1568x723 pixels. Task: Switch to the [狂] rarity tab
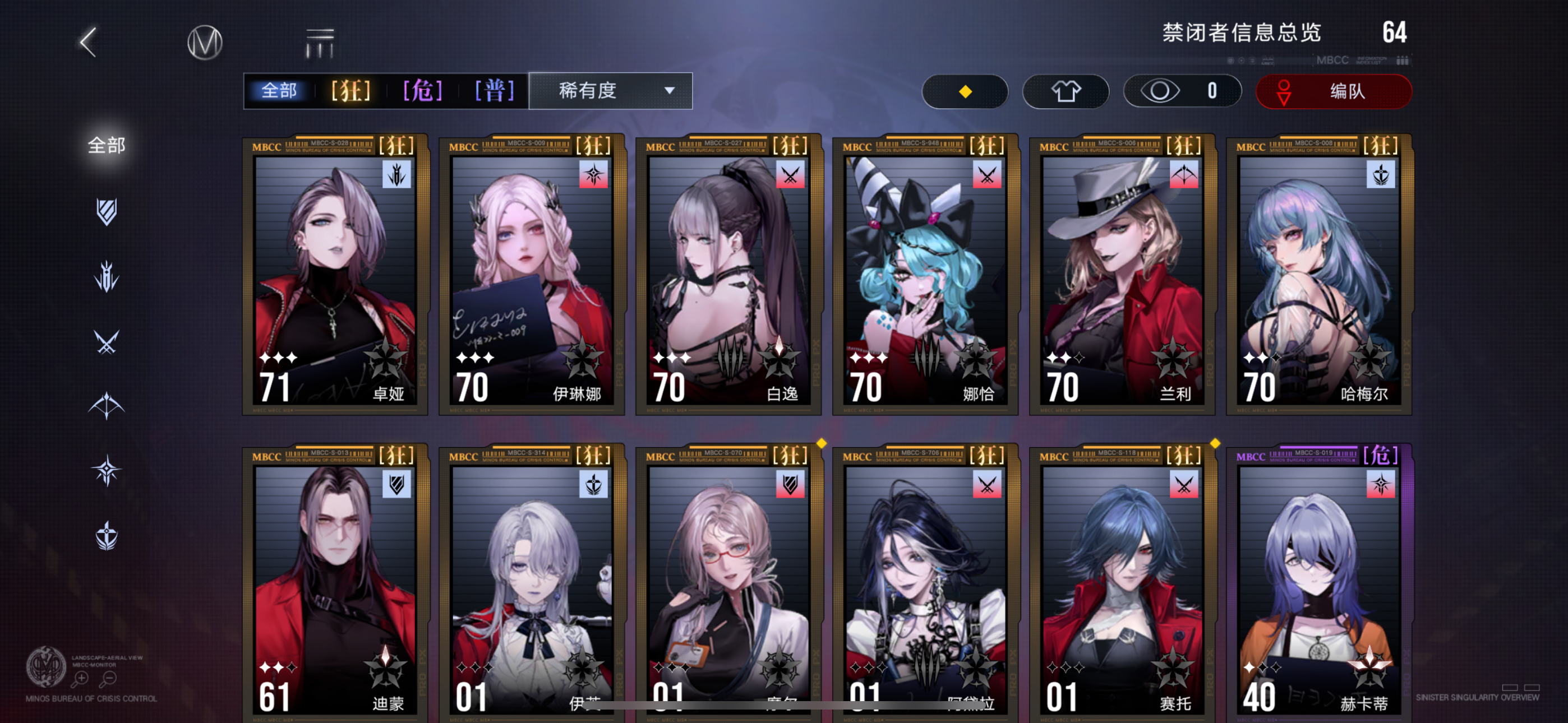click(350, 91)
